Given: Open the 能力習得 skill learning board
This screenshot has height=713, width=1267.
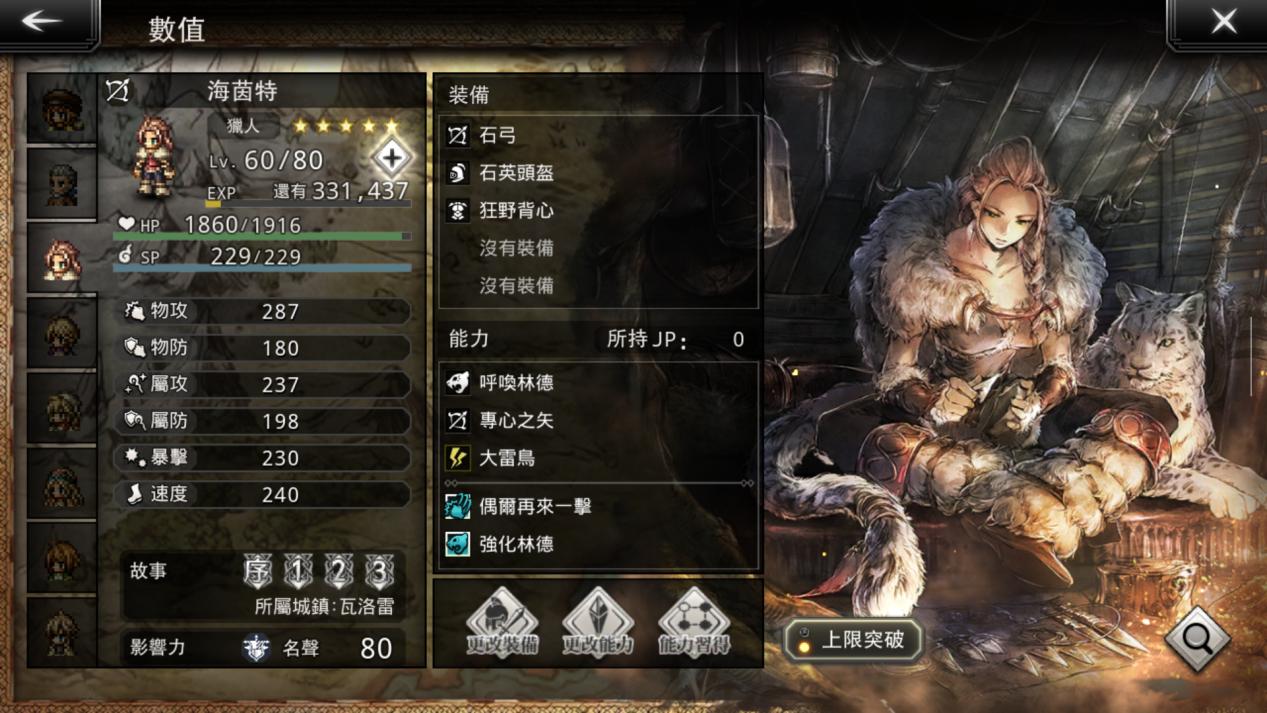Looking at the screenshot, I should (x=694, y=622).
